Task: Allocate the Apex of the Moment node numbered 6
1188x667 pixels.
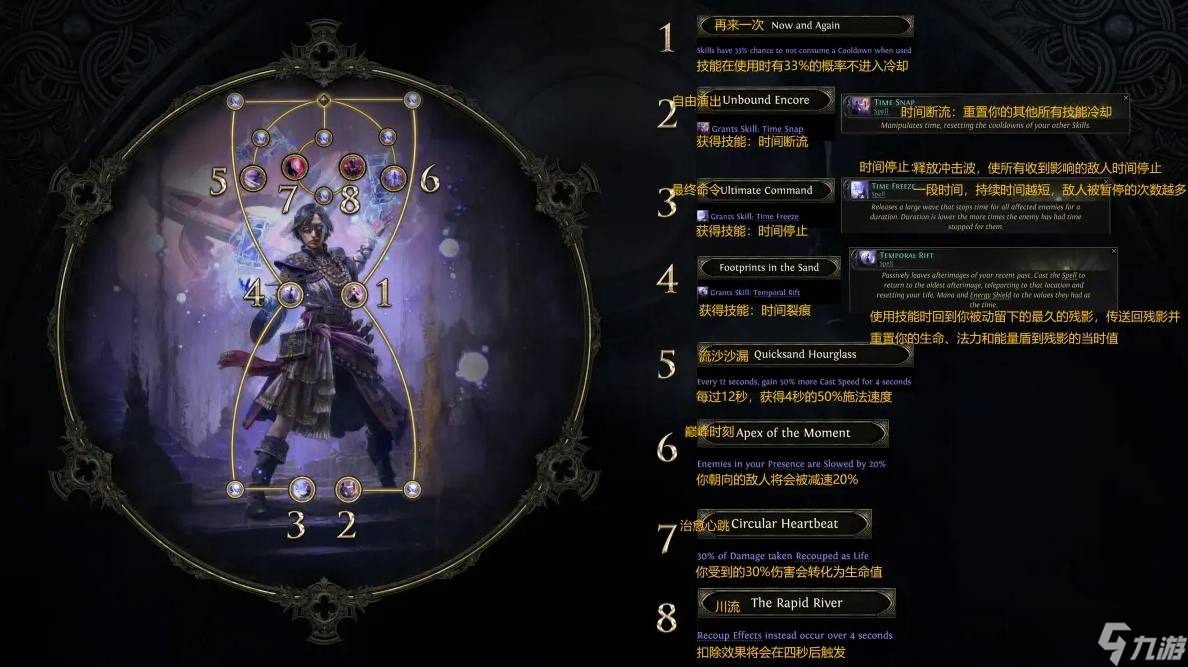Action: [393, 178]
